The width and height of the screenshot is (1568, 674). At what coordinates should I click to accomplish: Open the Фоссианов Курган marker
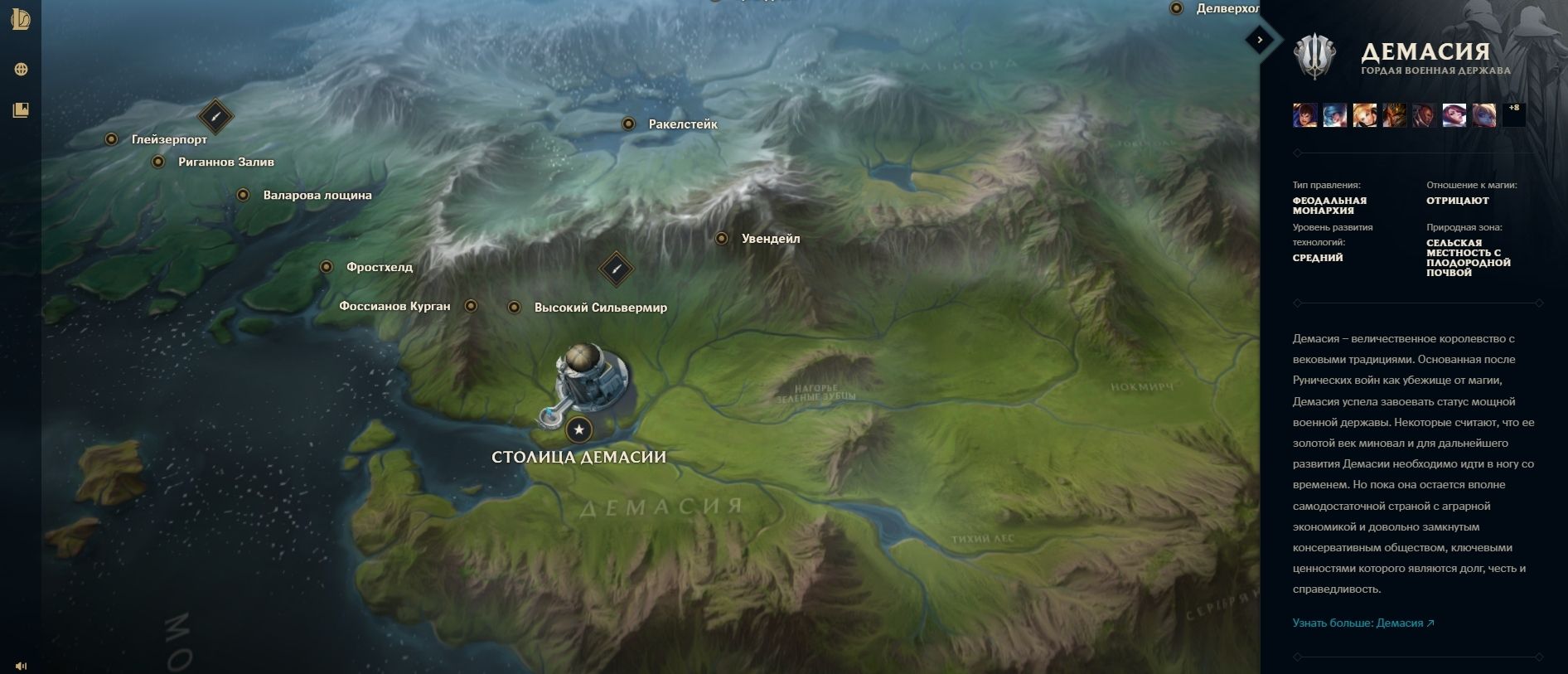pos(471,306)
